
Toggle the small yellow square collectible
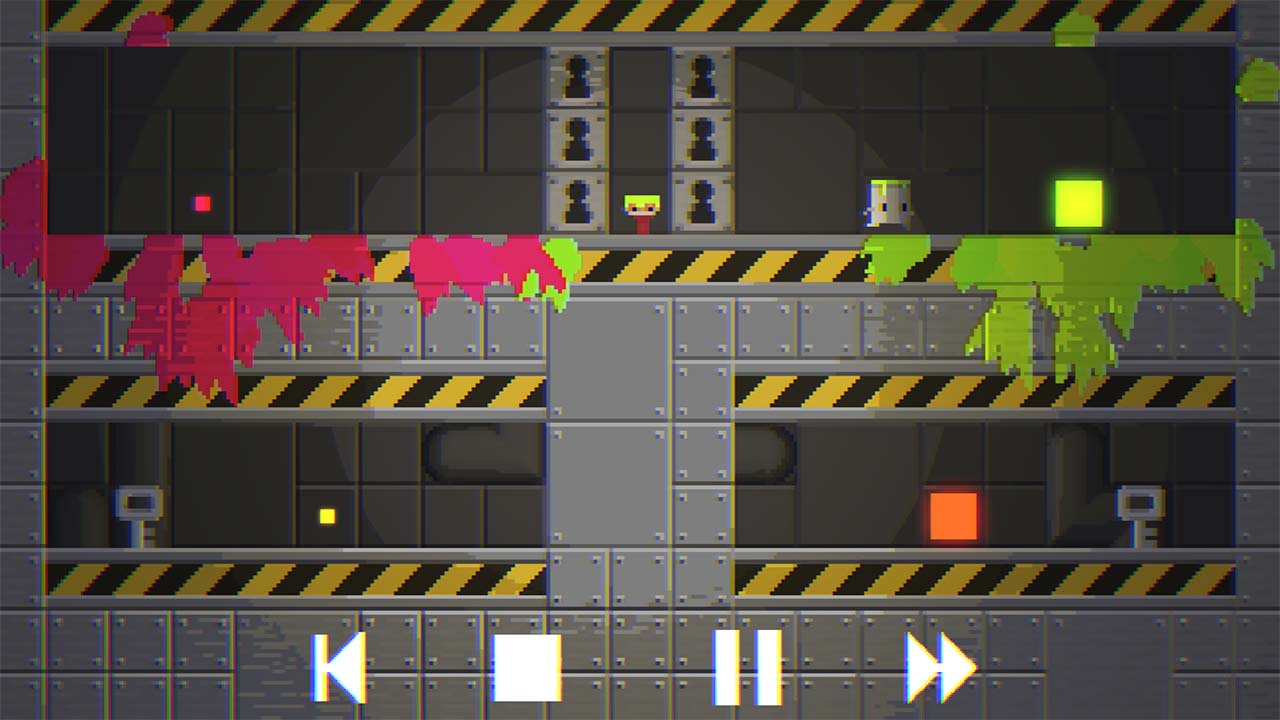click(x=325, y=514)
